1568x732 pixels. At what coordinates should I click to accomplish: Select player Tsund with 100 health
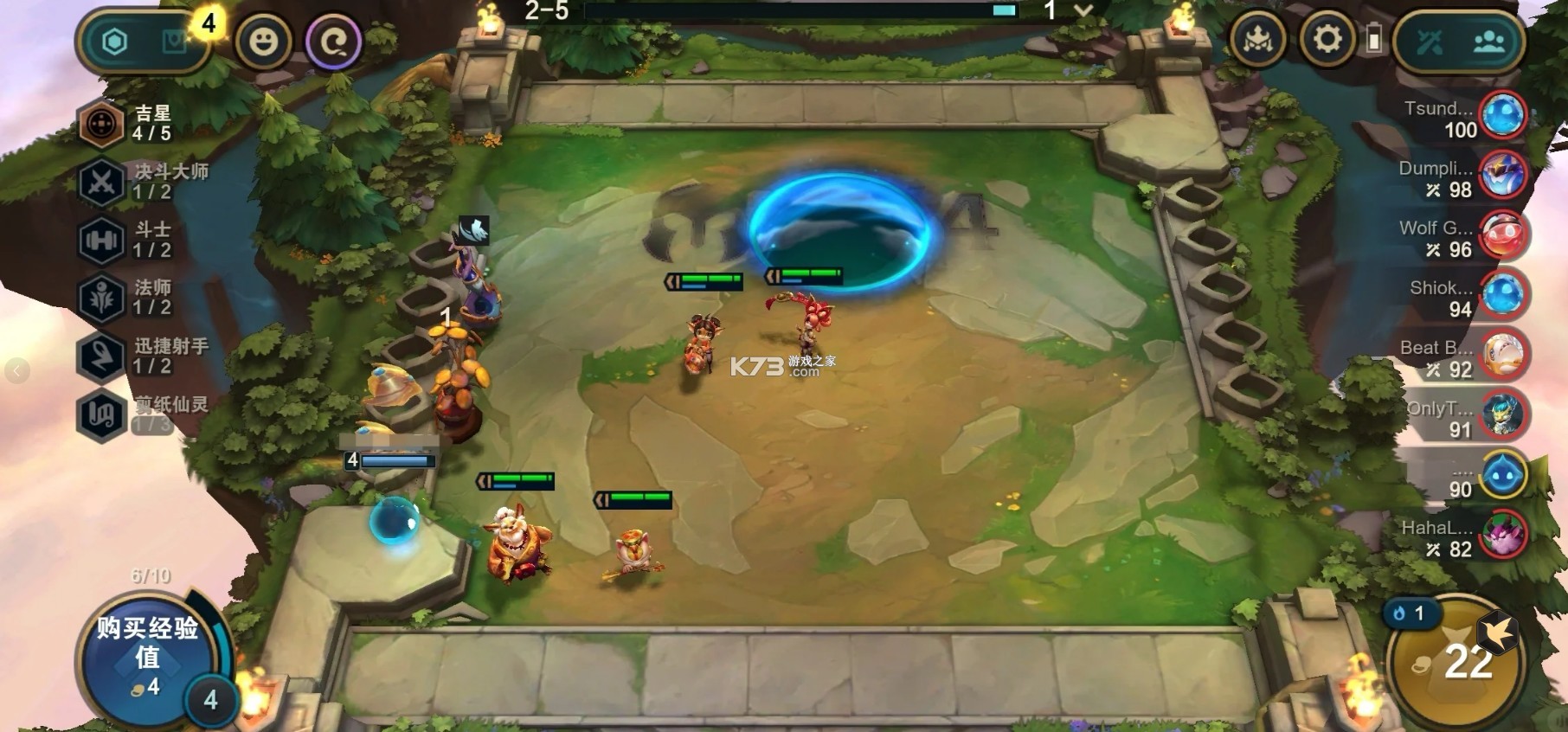click(1471, 119)
